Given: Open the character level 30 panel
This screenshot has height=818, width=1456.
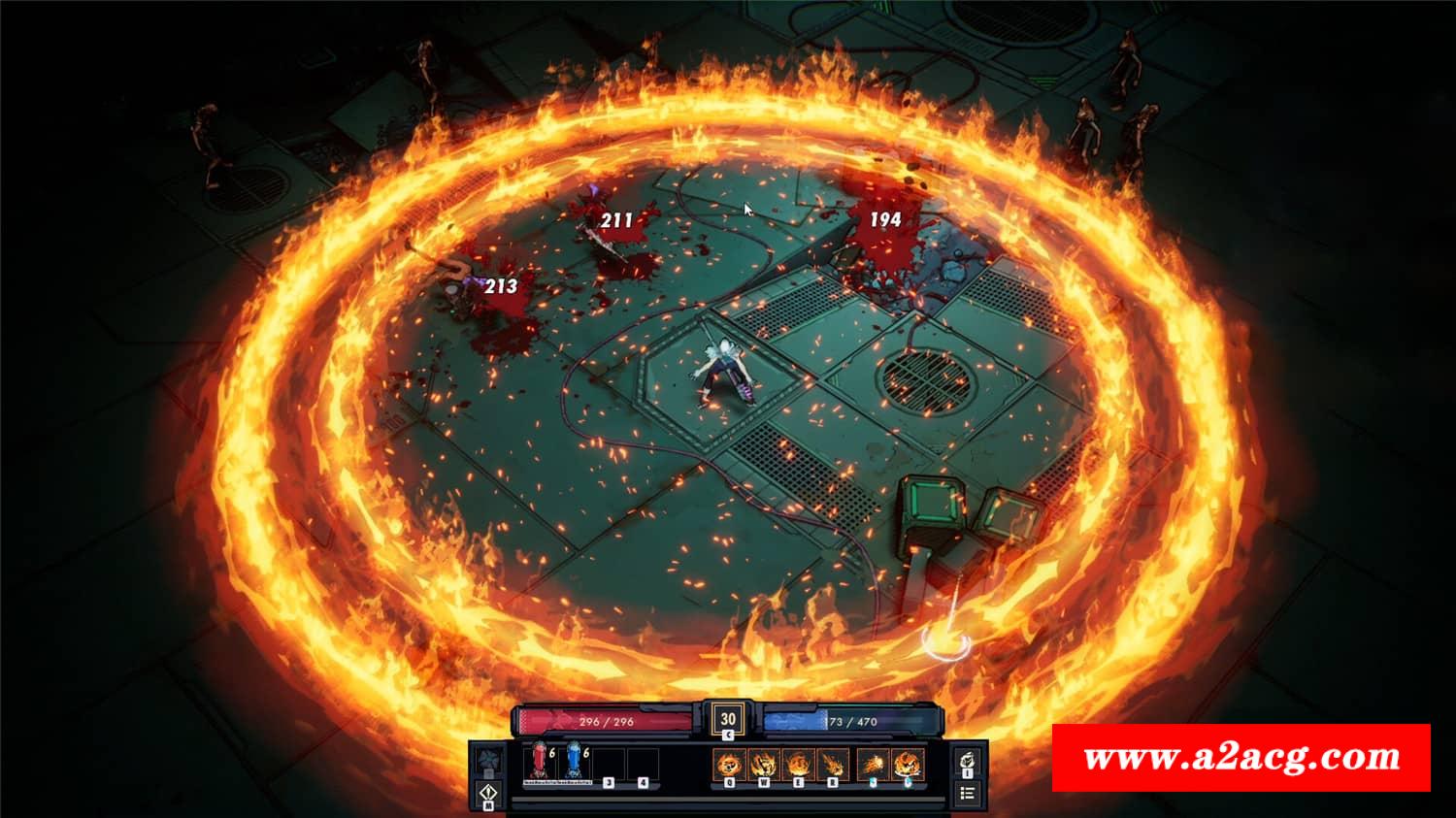Looking at the screenshot, I should 728,719.
